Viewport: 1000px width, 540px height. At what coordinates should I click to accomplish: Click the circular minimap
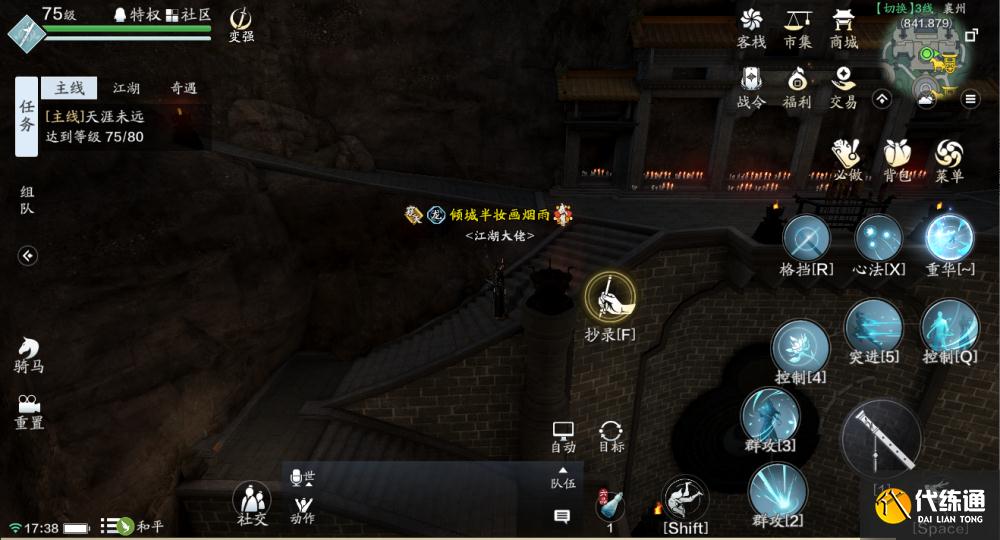(x=925, y=62)
